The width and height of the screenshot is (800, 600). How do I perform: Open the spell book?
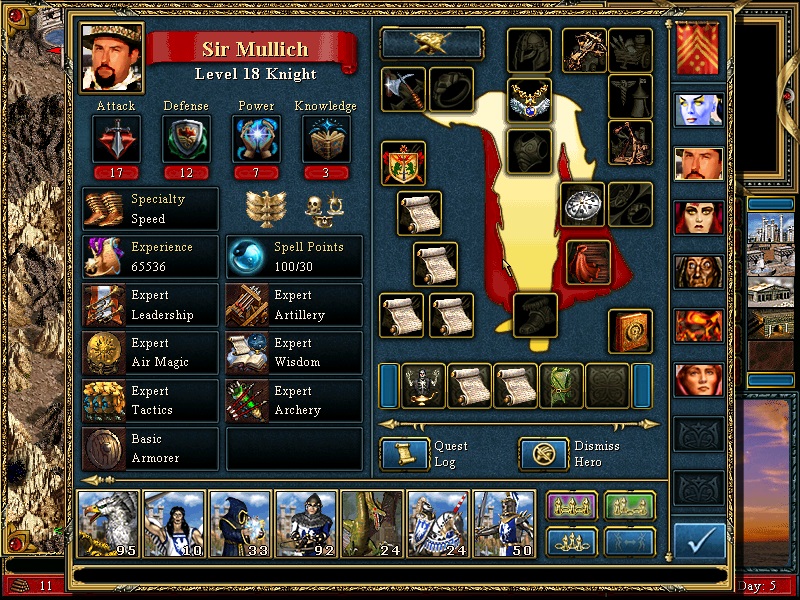click(x=631, y=331)
